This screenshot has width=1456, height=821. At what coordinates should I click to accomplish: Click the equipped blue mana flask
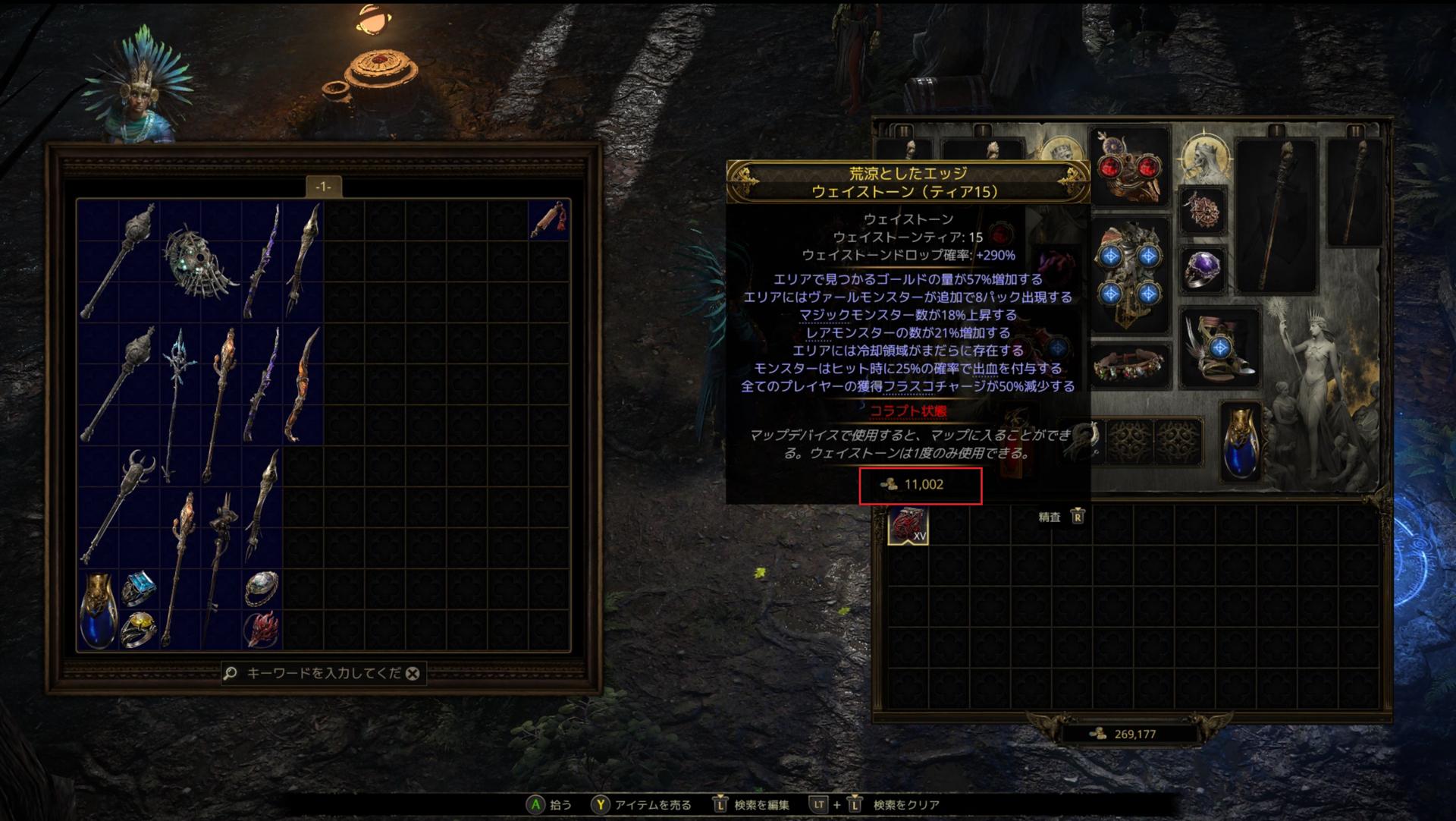pyautogui.click(x=1241, y=442)
